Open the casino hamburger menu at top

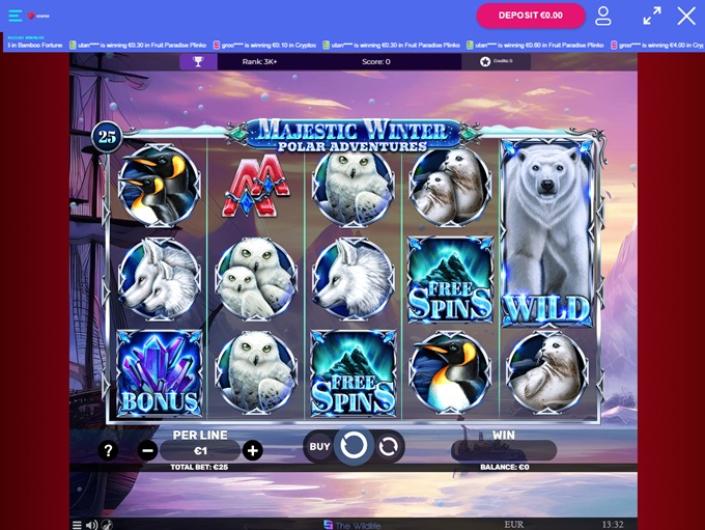pos(15,16)
